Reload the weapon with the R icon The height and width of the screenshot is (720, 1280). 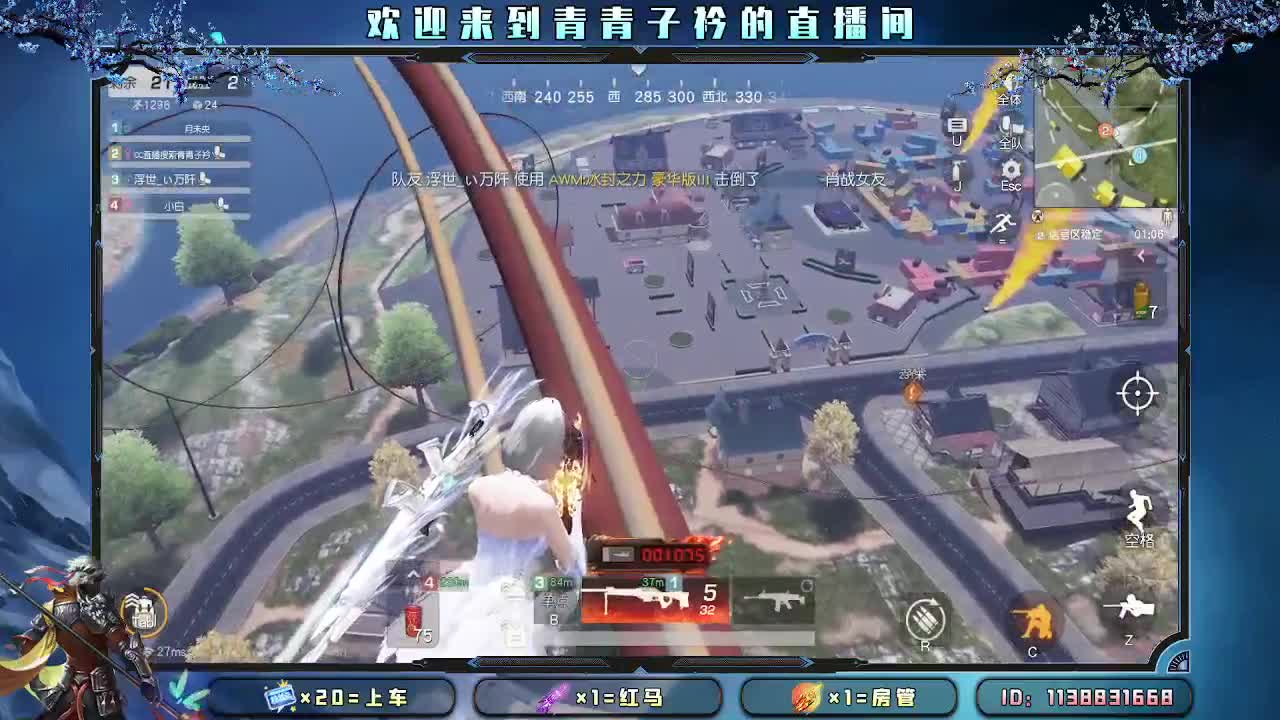click(925, 617)
